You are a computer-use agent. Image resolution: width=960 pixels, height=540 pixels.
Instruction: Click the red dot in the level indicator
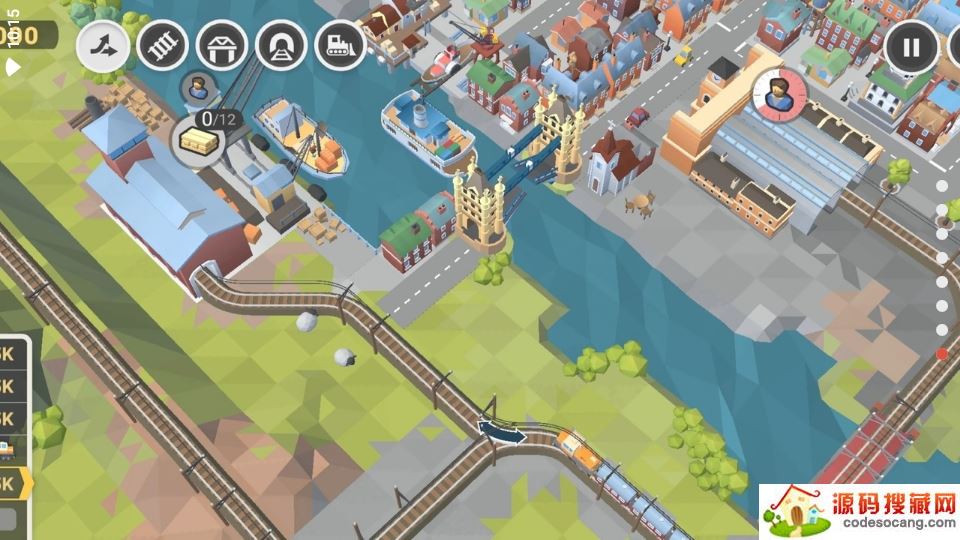(942, 354)
